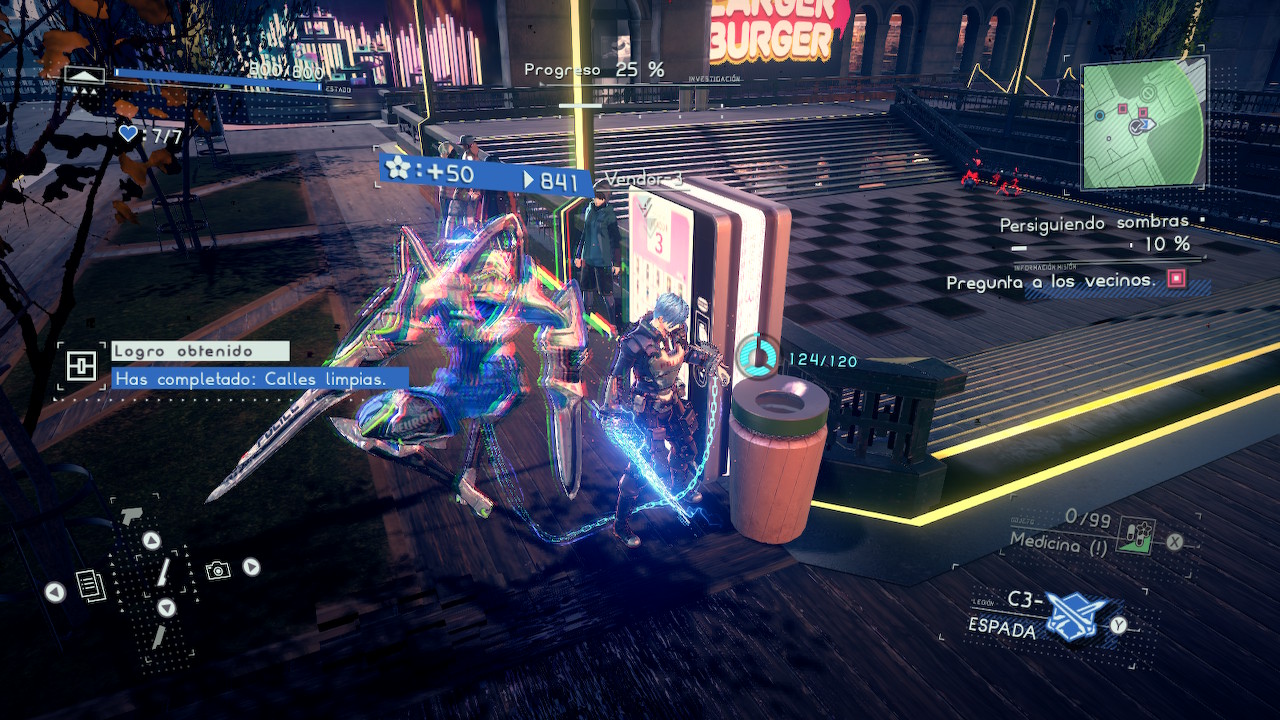Open the Persiguiendo sombras mission tracker
The width and height of the screenshot is (1280, 720).
(1095, 225)
